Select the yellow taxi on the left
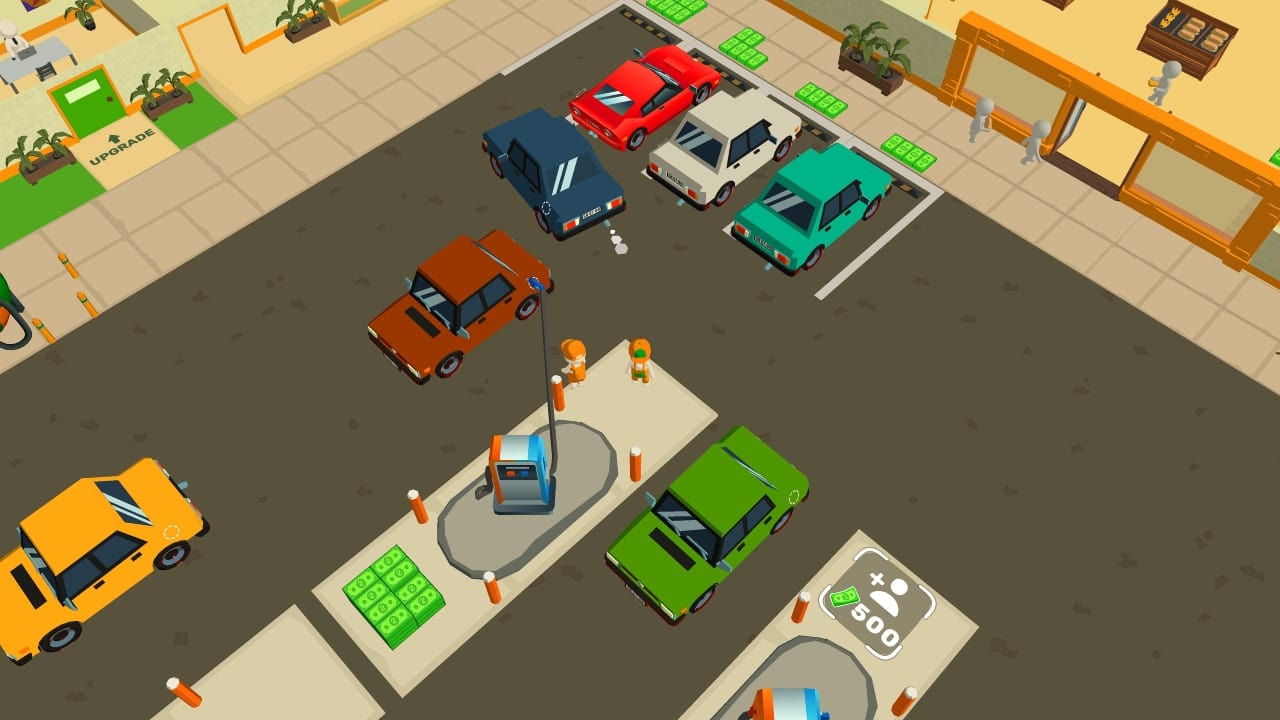1280x720 pixels. [95, 550]
